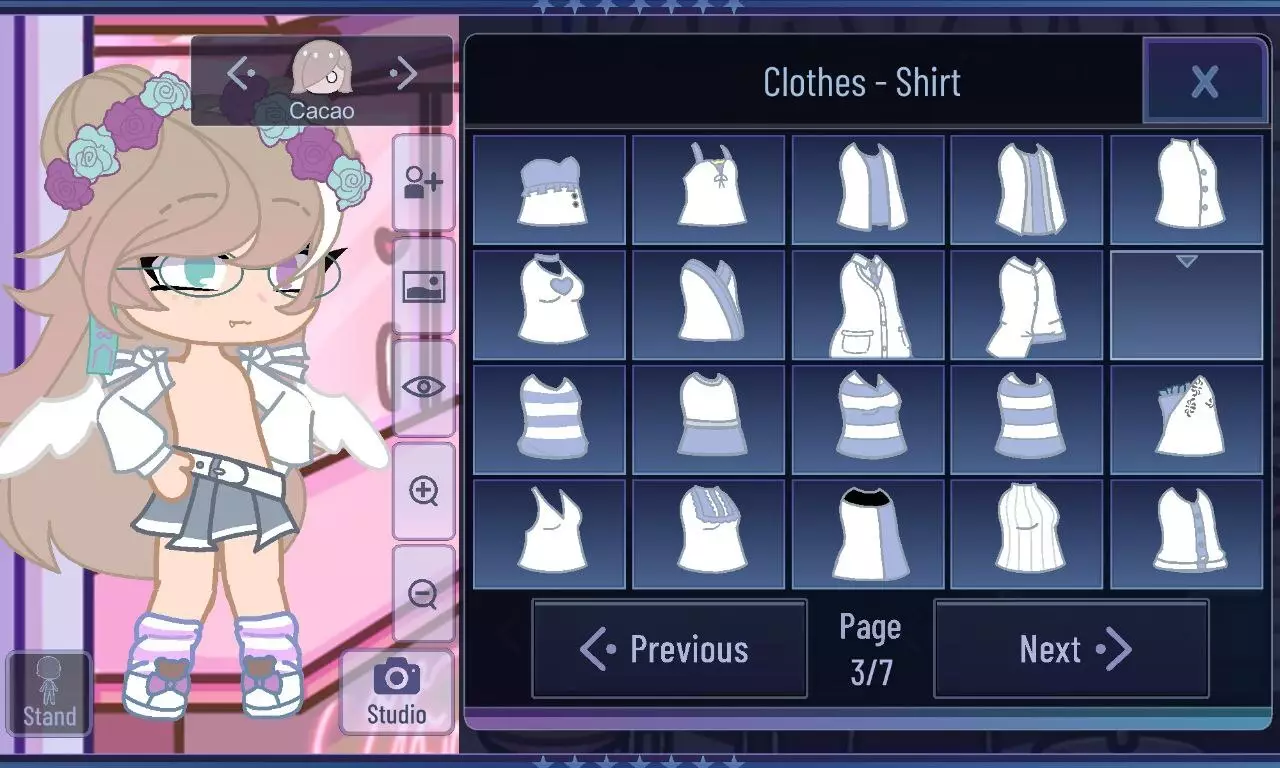The width and height of the screenshot is (1280, 768).
Task: Choose the collared shirt with front pocket
Action: pyautogui.click(x=868, y=303)
